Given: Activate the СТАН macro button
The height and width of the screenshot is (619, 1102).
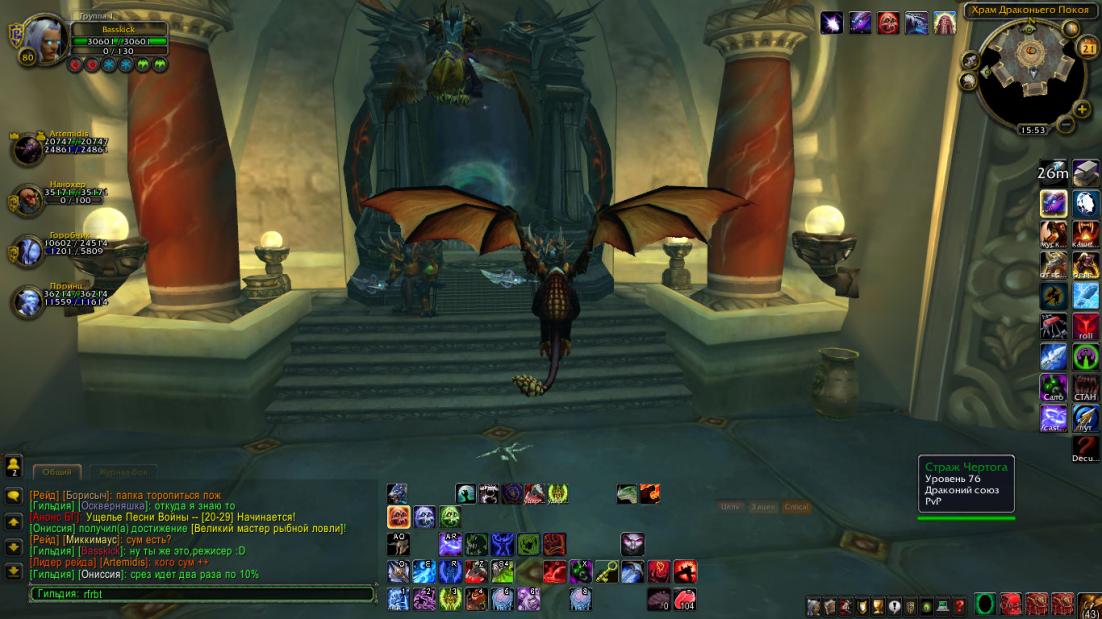Looking at the screenshot, I should pos(1085,386).
